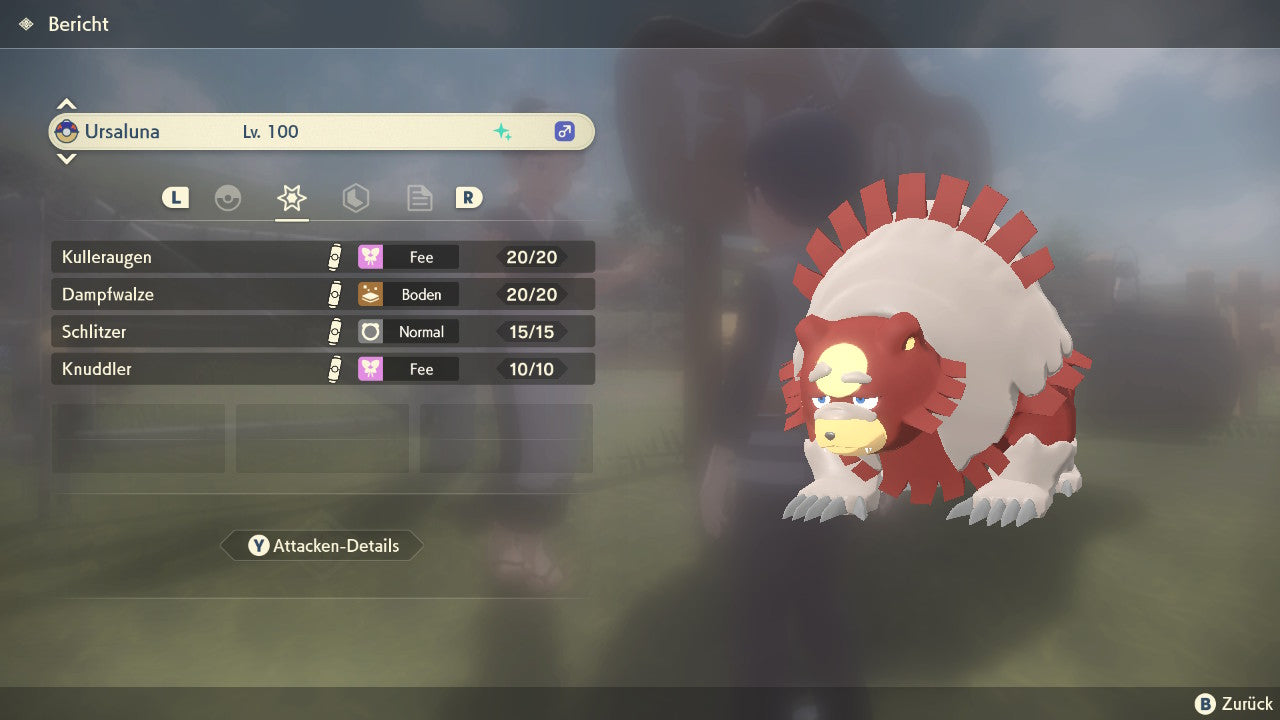Screen dimensions: 1280x720
Task: Switch to the Poké Ball info tab
Action: tap(228, 198)
